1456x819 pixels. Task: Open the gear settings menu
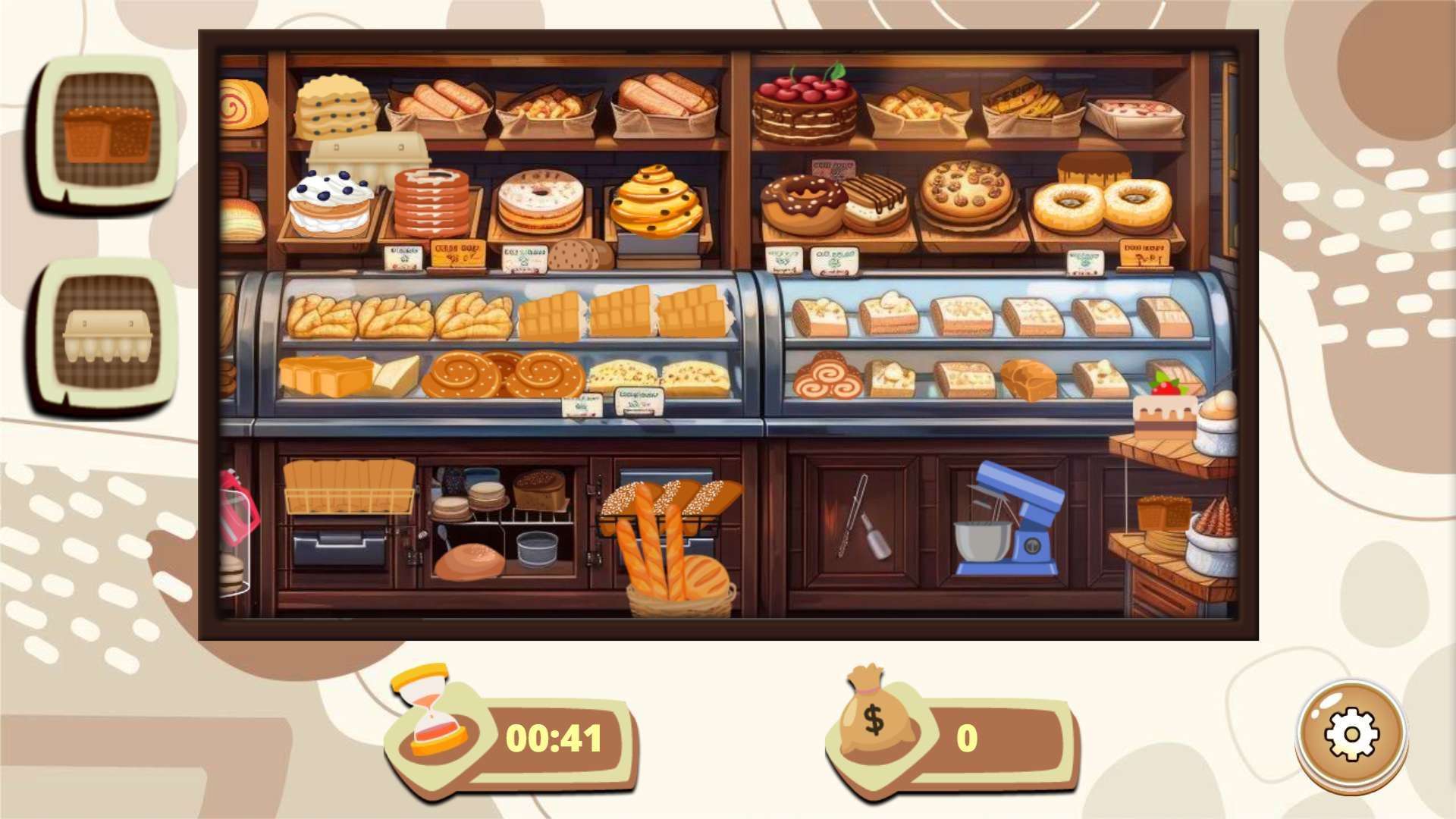1351,734
